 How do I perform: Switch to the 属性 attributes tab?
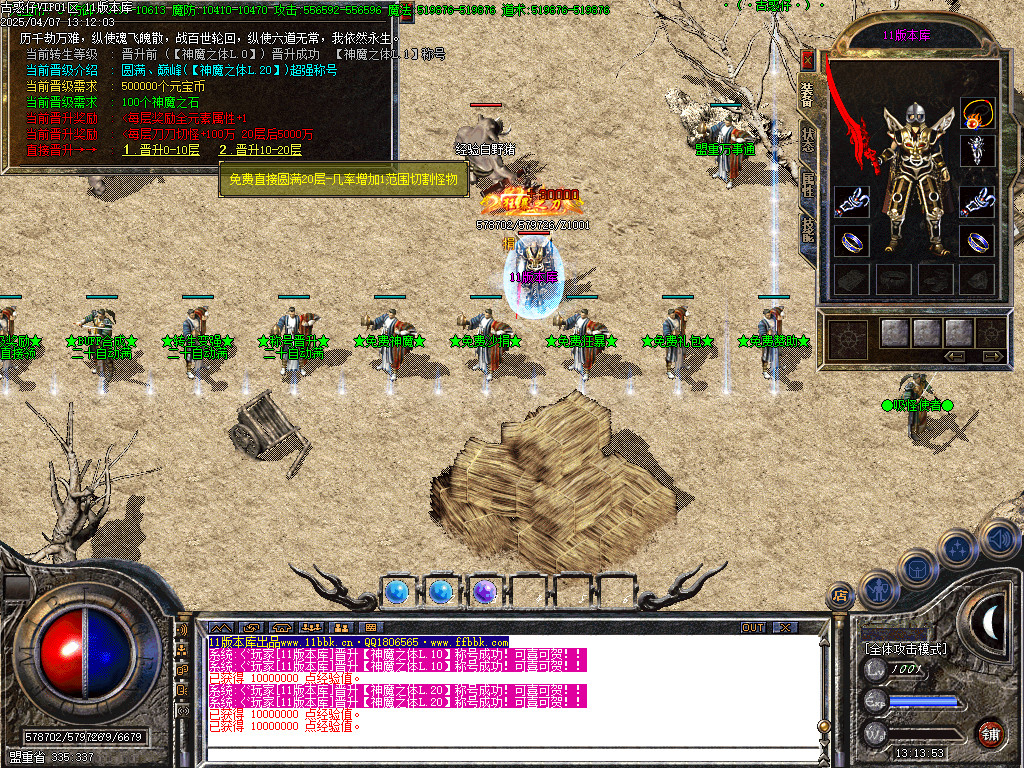(x=808, y=184)
